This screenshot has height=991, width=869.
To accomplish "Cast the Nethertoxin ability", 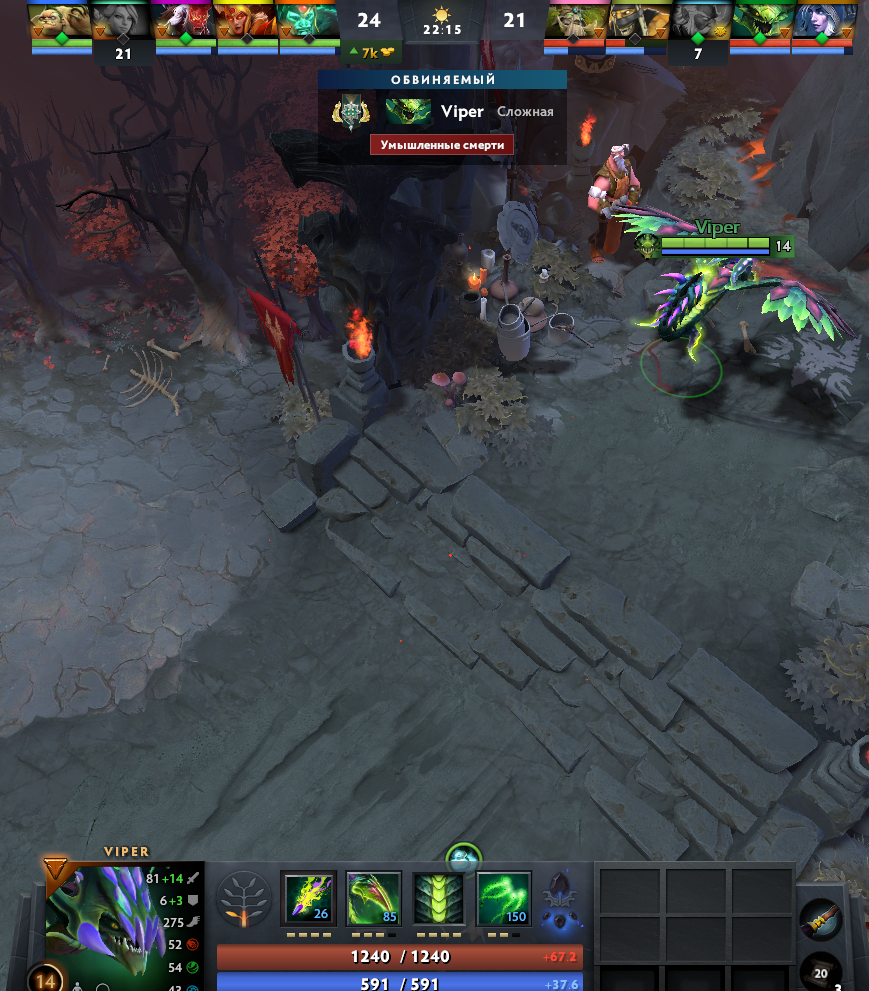I will 373,897.
